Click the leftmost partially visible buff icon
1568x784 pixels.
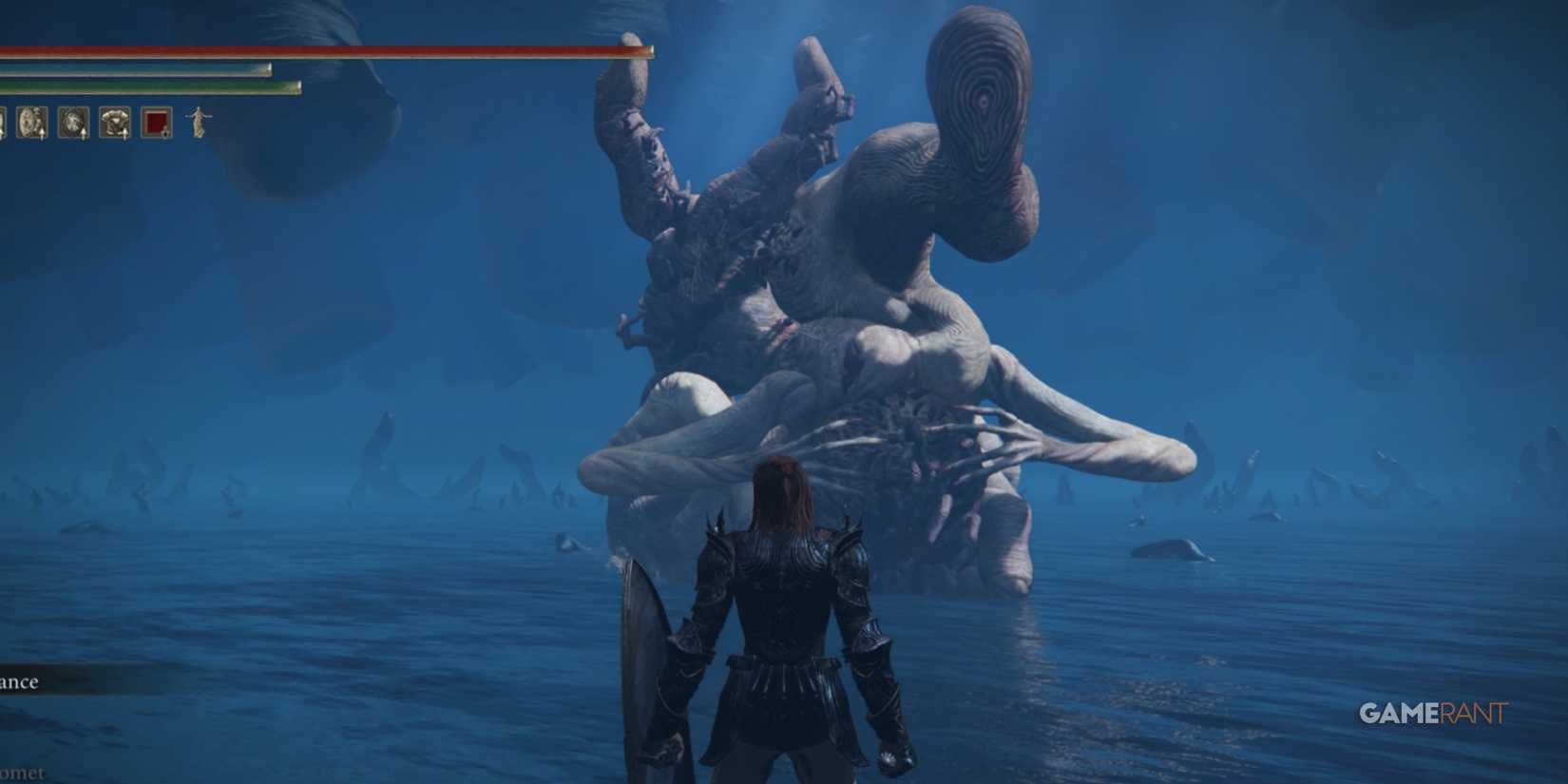point(3,122)
